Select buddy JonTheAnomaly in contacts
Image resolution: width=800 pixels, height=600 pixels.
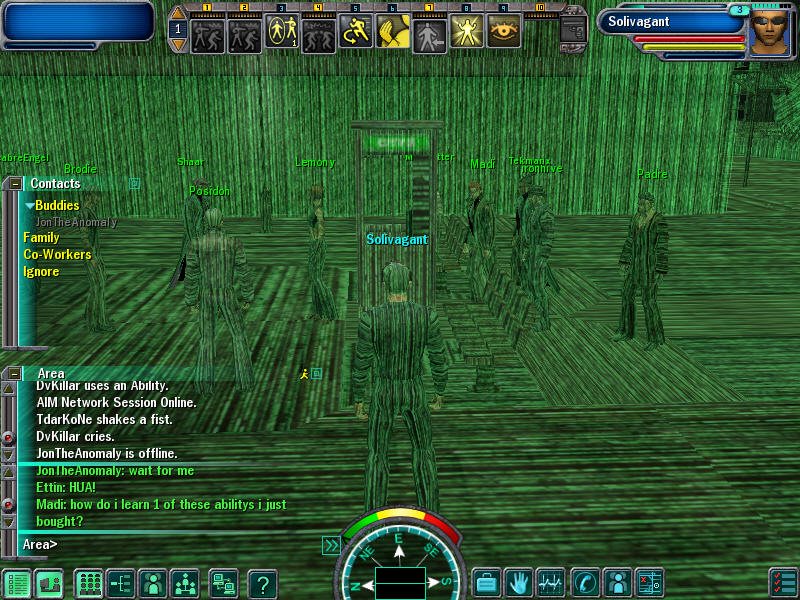[x=76, y=222]
